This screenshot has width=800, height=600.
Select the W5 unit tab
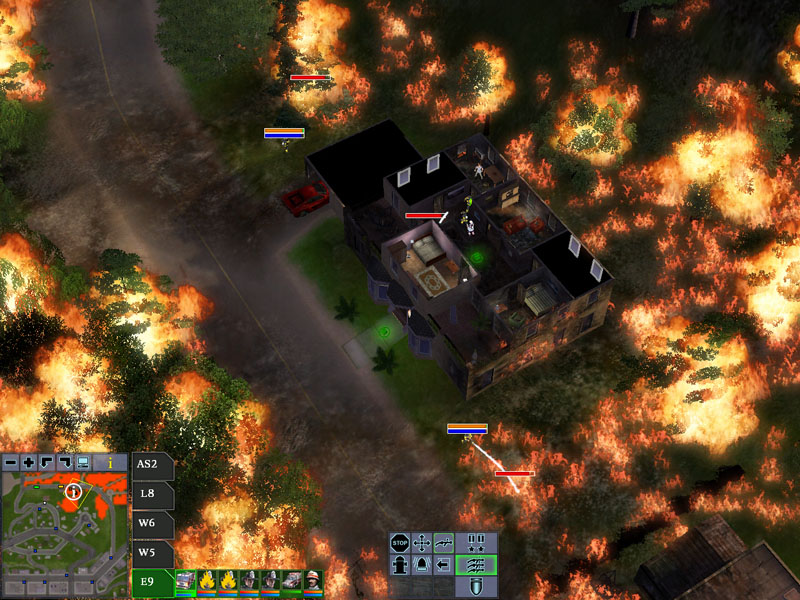149,551
